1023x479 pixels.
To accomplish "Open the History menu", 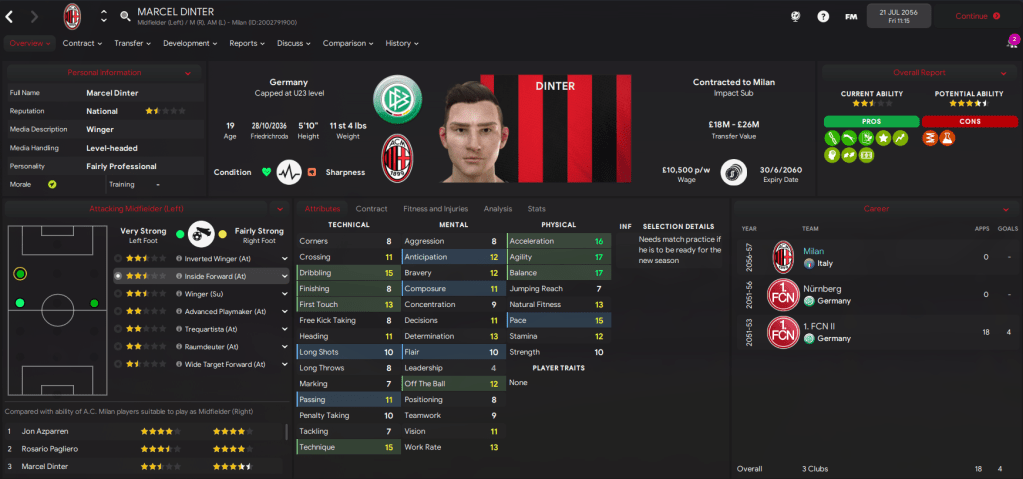I will (x=402, y=43).
